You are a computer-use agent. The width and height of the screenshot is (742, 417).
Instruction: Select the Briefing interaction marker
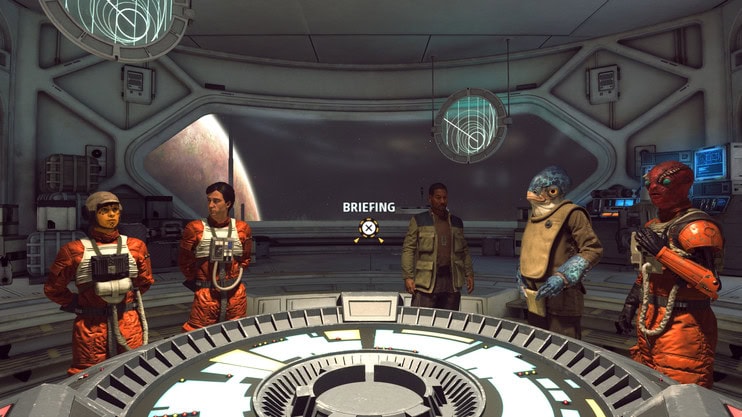tap(369, 229)
